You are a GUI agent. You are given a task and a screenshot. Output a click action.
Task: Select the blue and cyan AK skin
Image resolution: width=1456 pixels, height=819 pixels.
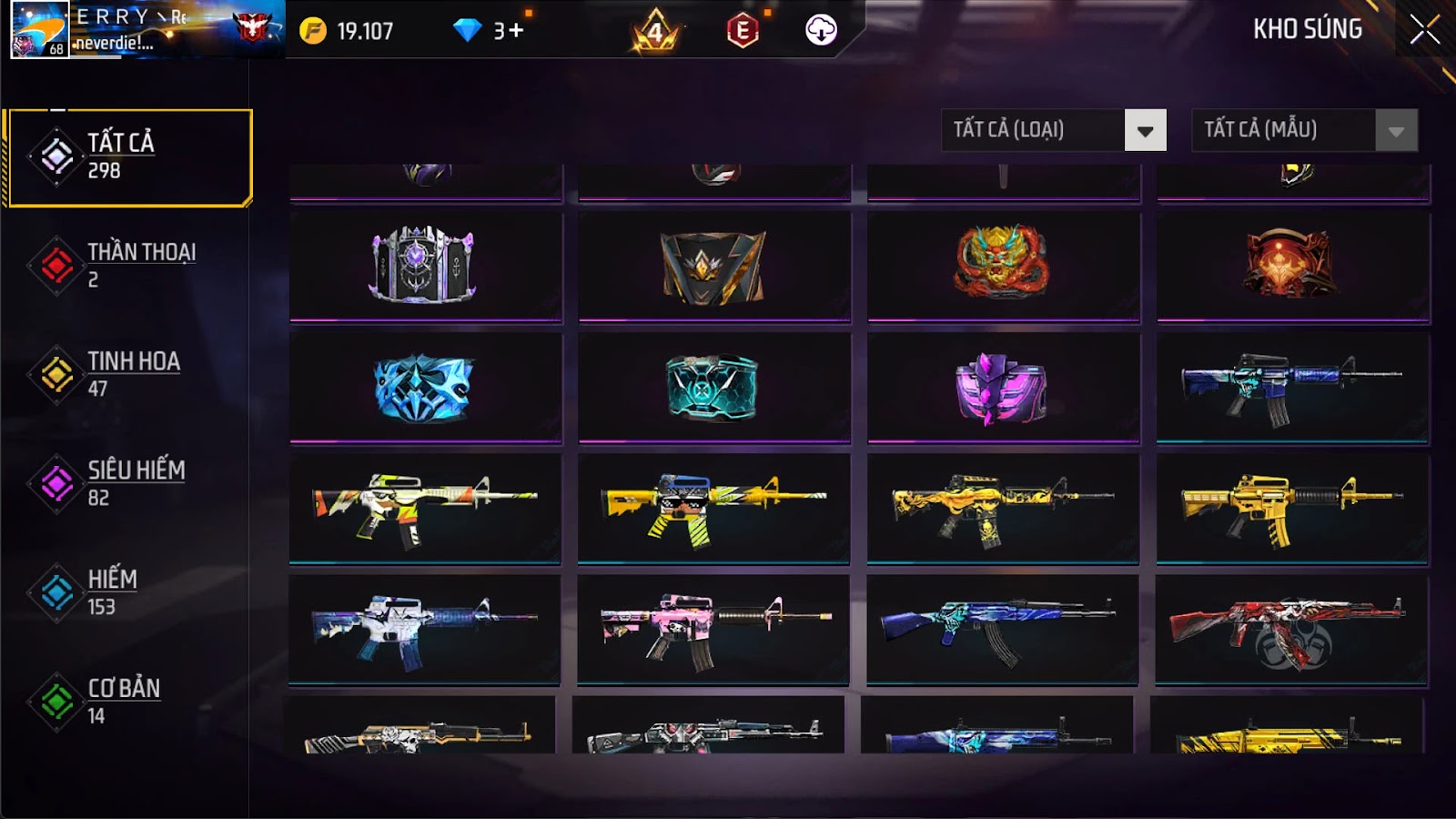click(x=1002, y=628)
